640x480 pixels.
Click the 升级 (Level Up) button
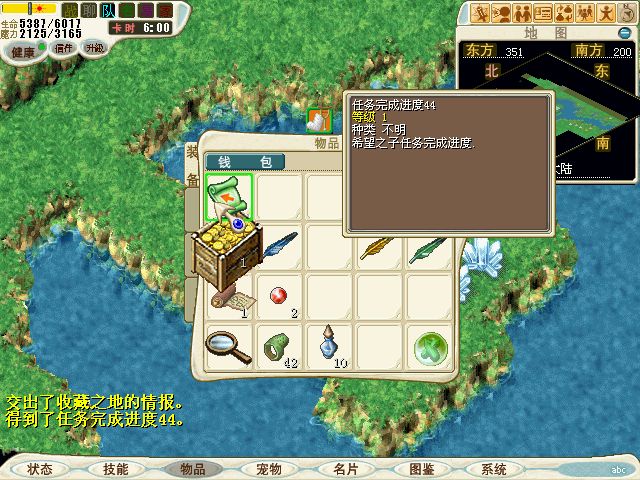pos(94,47)
